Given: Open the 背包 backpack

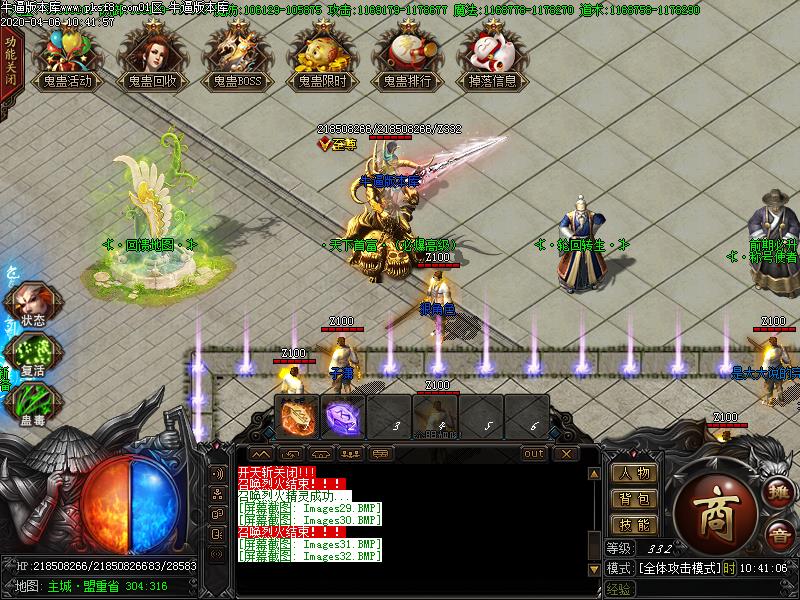Looking at the screenshot, I should pos(634,499).
